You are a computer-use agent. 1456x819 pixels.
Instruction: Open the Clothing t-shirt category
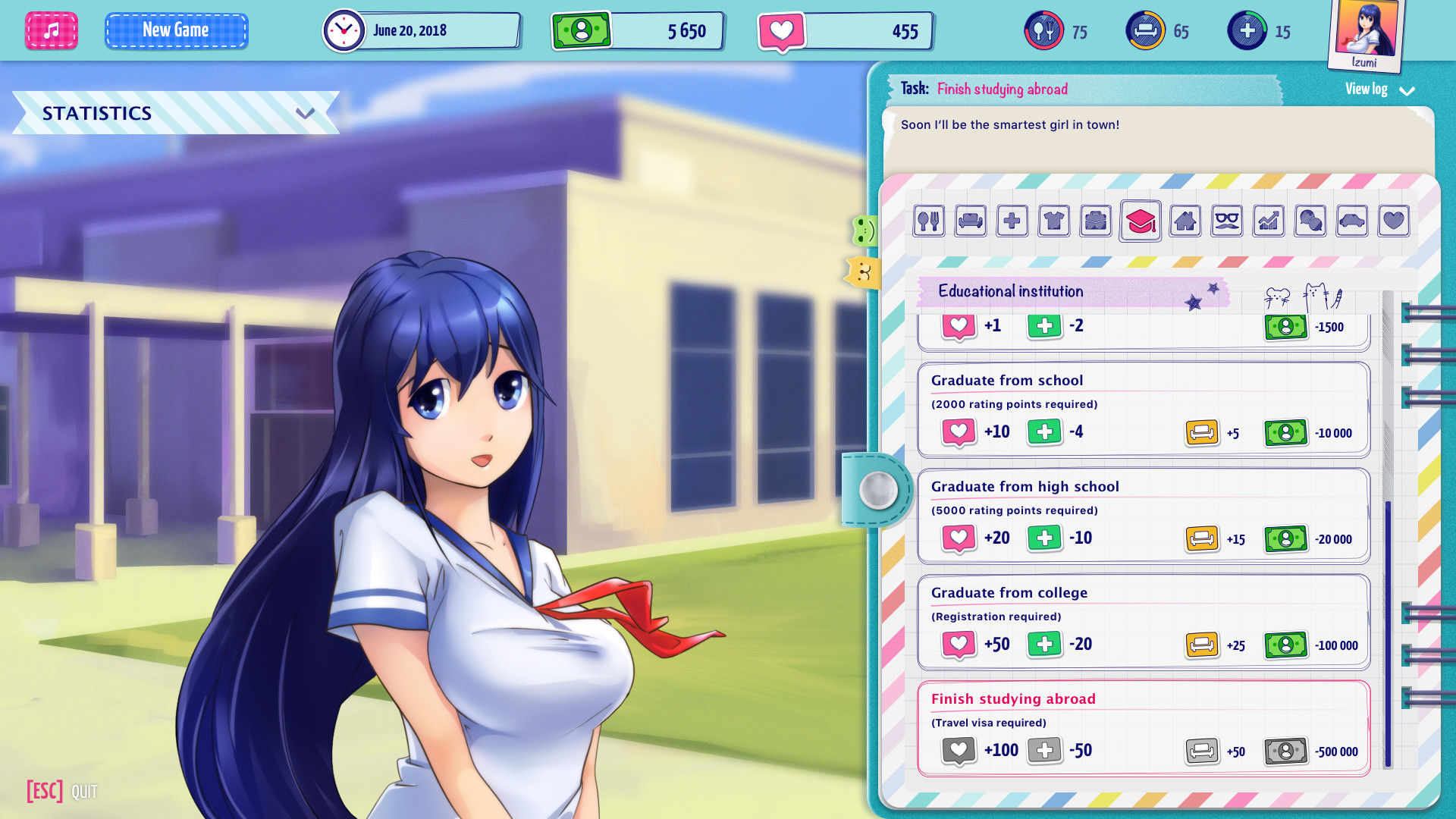(x=1053, y=221)
